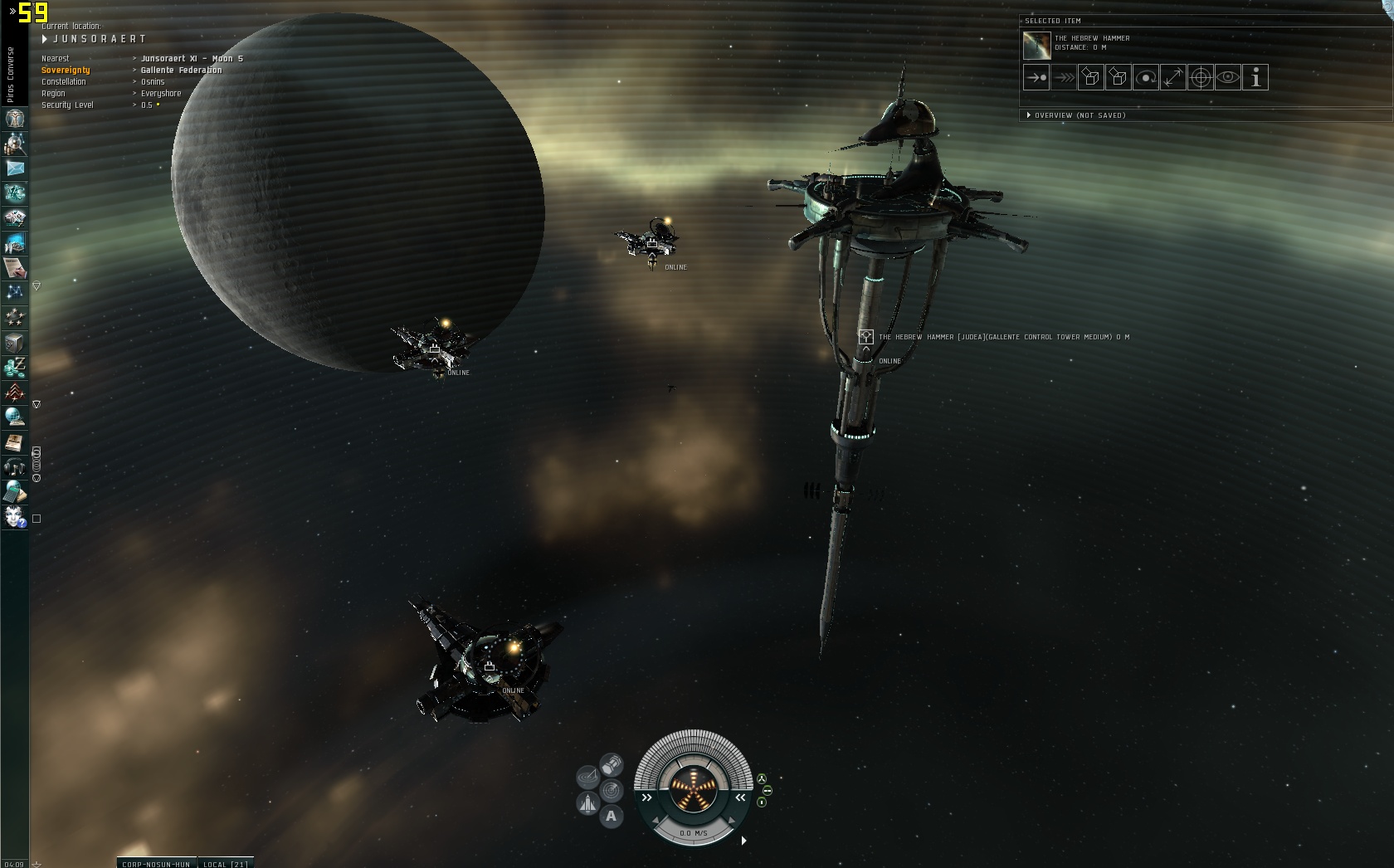Screen dimensions: 1394x868
Task: Open the character sheet icon in the sidebar
Action: (15, 119)
